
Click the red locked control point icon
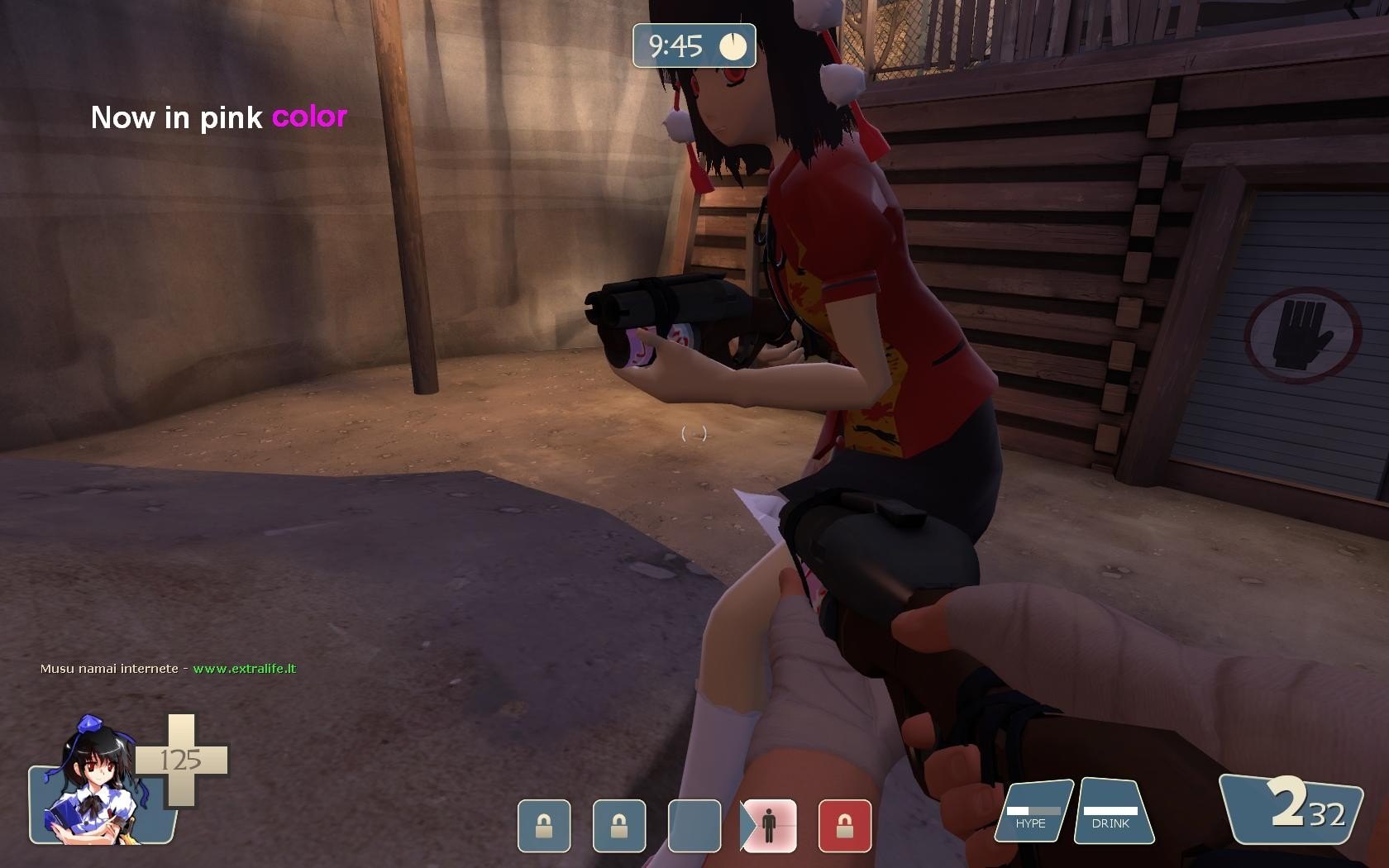pos(844,825)
